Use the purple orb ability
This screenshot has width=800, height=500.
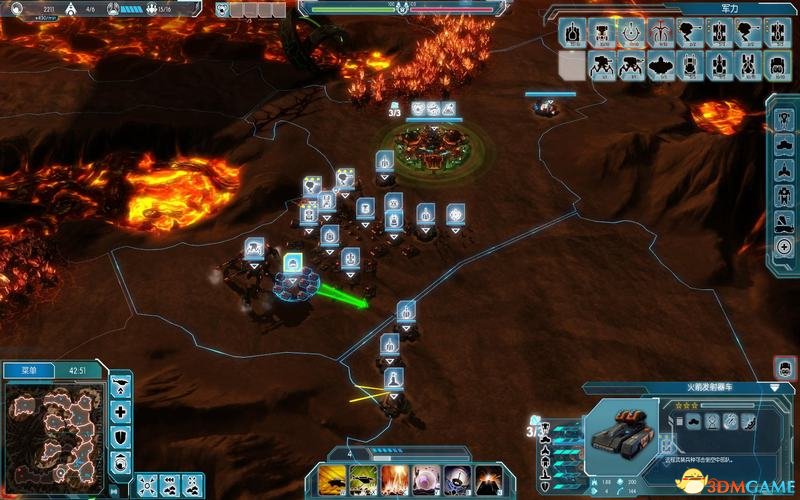click(x=426, y=479)
